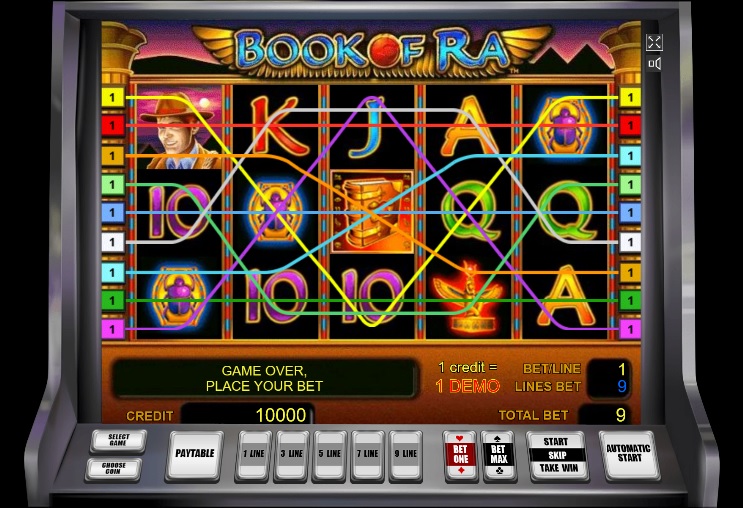Select the 7 Line bet option
The width and height of the screenshot is (743, 508).
(x=367, y=454)
